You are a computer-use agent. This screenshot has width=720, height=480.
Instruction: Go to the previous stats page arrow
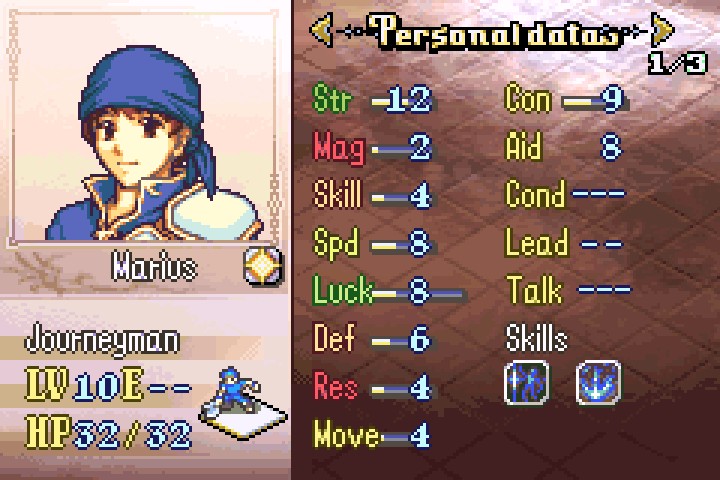[x=322, y=31]
